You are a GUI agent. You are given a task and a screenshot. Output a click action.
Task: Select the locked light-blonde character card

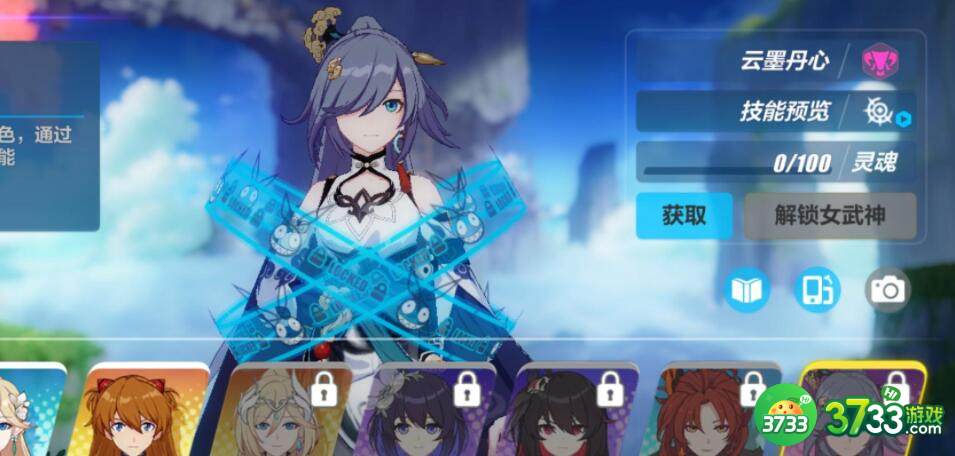click(x=285, y=412)
